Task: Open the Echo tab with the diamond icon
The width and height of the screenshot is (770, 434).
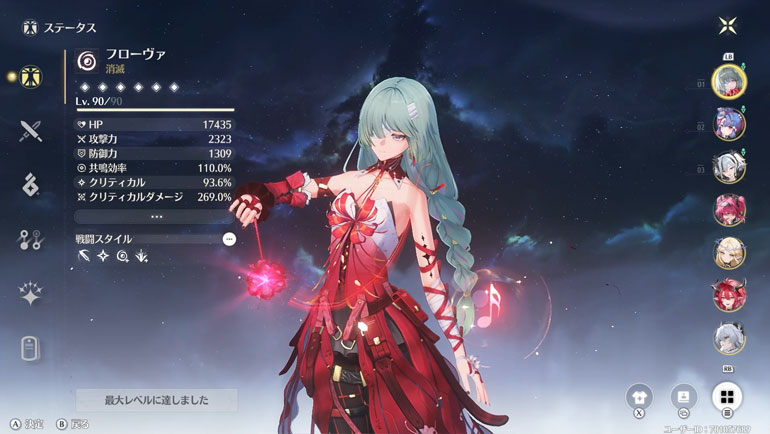Action: pyautogui.click(x=30, y=183)
